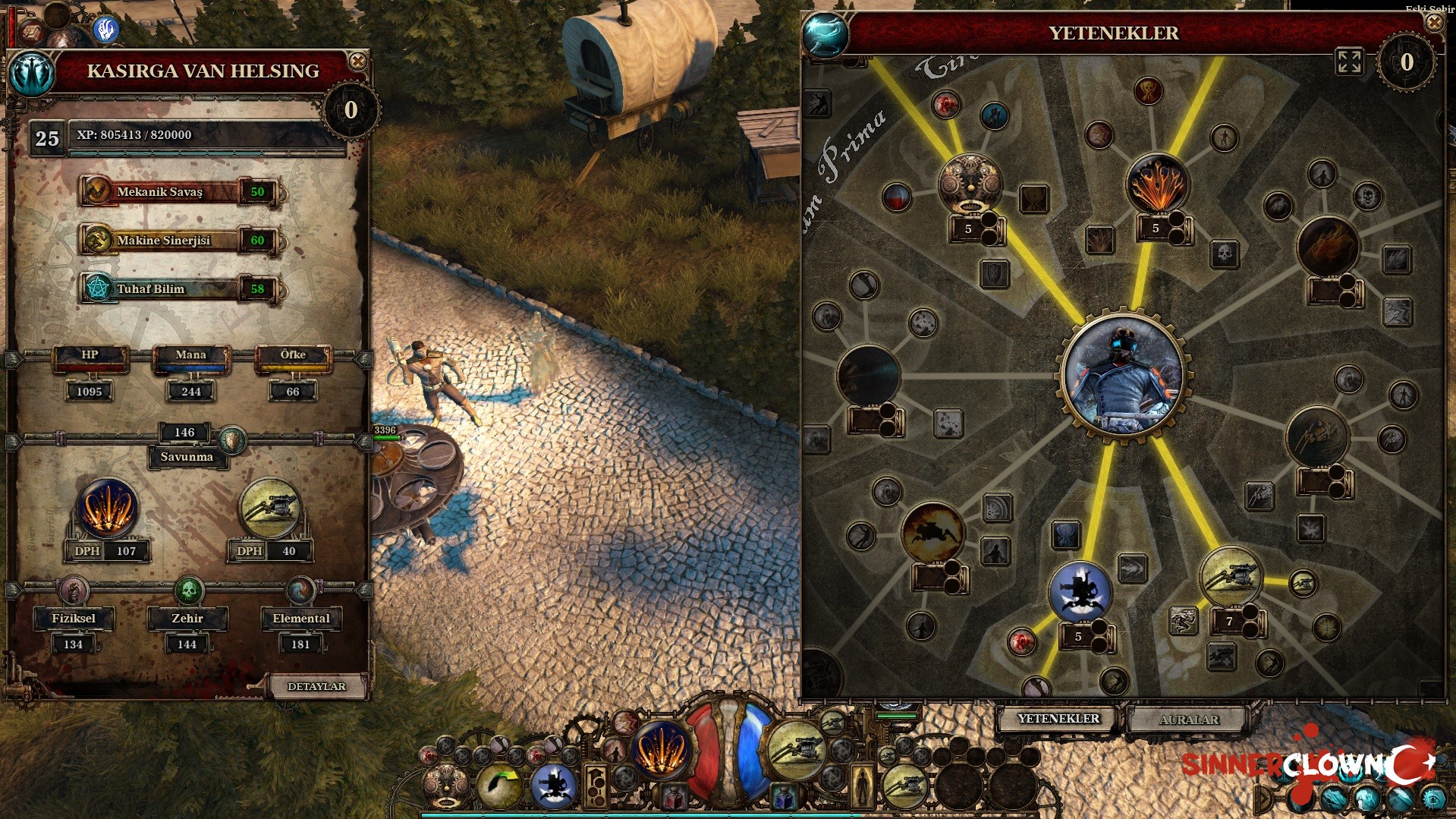Activate the green arrow hotbar skill

(x=499, y=785)
